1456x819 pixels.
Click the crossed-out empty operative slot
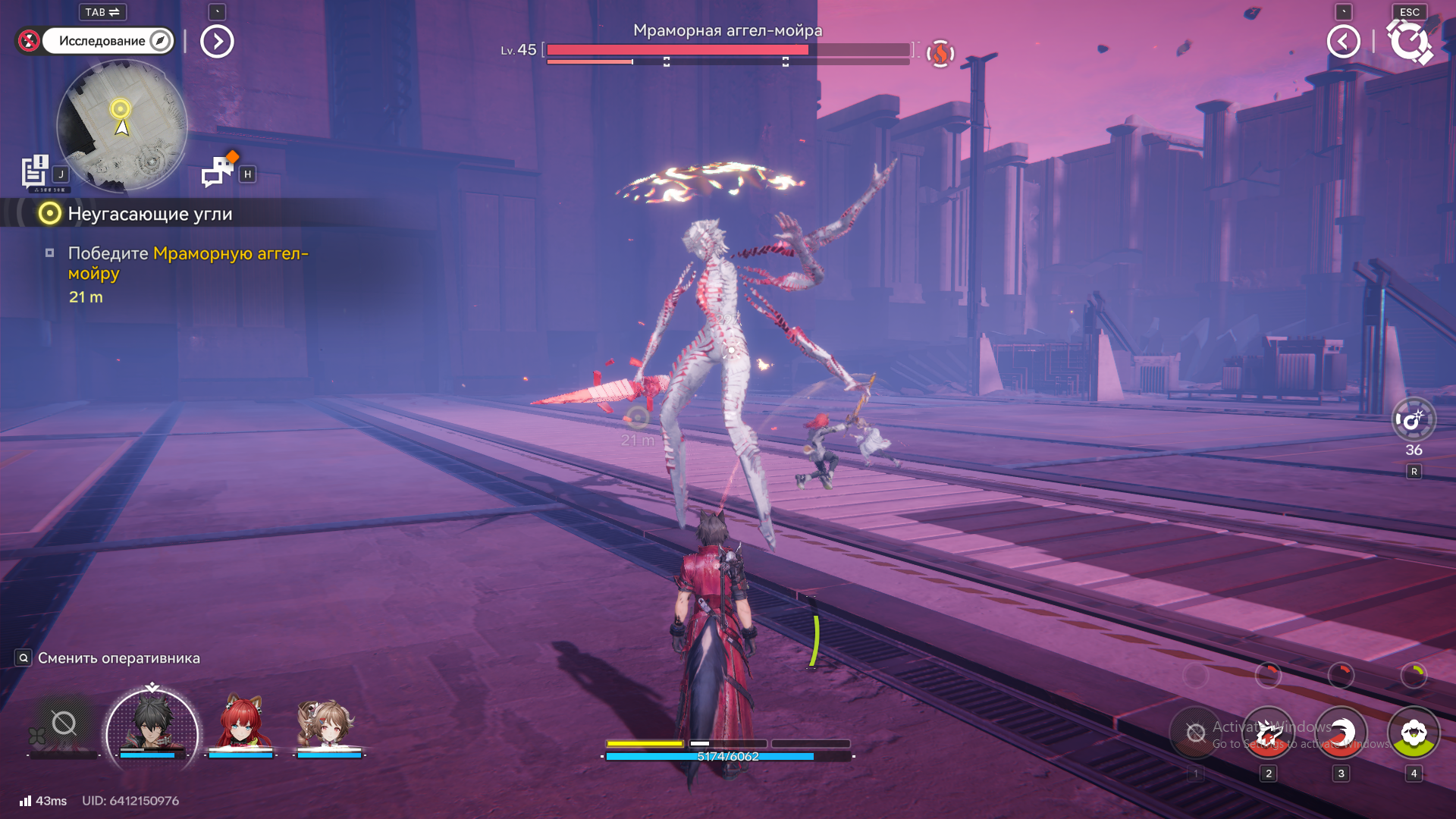click(x=64, y=724)
